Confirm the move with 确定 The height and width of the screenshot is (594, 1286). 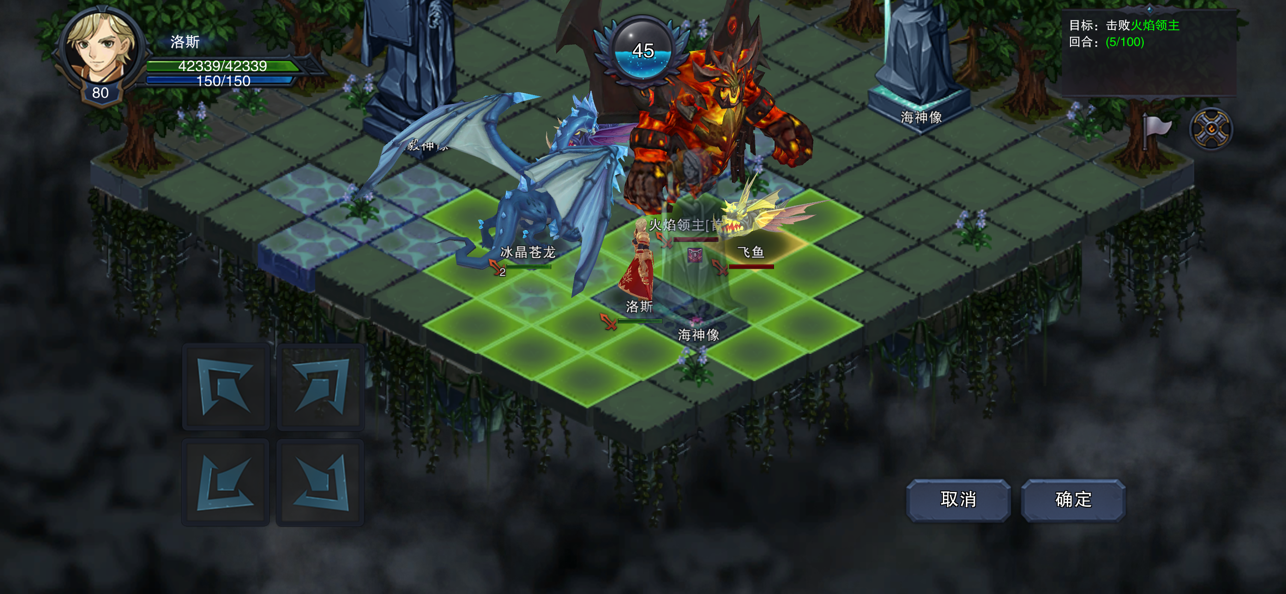tap(1073, 500)
